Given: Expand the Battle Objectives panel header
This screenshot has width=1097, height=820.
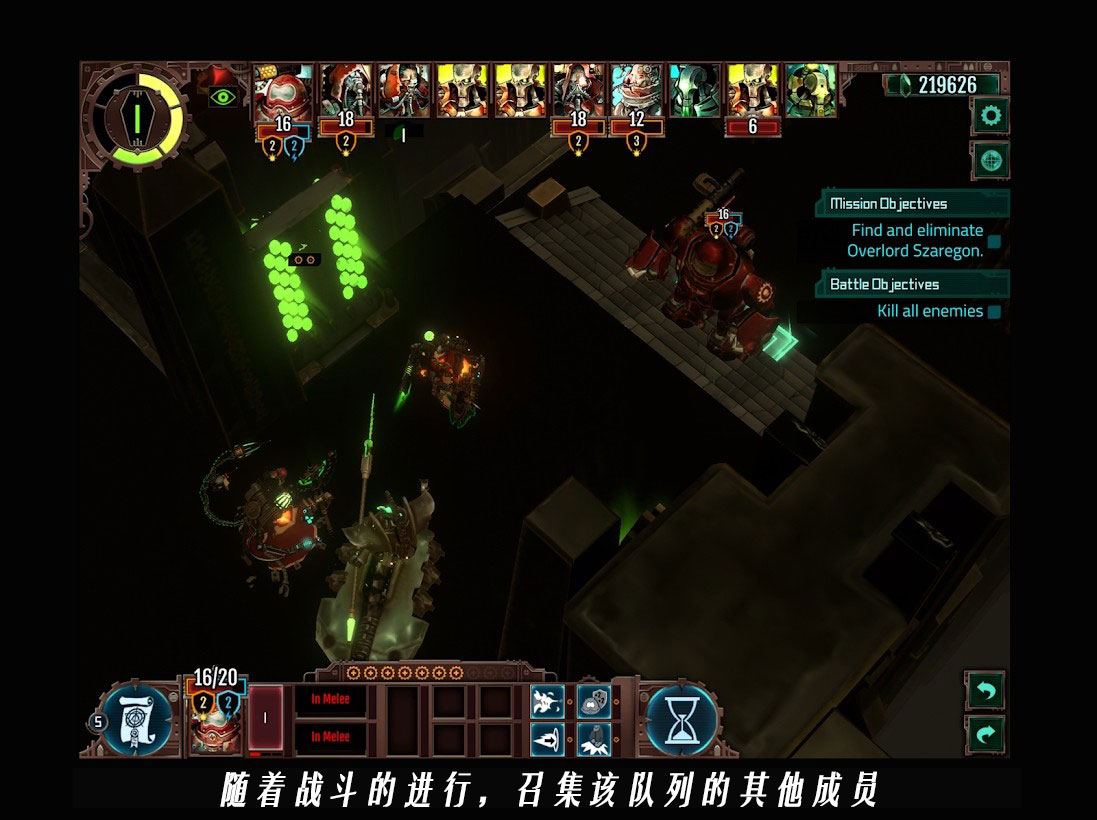Looking at the screenshot, I should click(x=912, y=284).
